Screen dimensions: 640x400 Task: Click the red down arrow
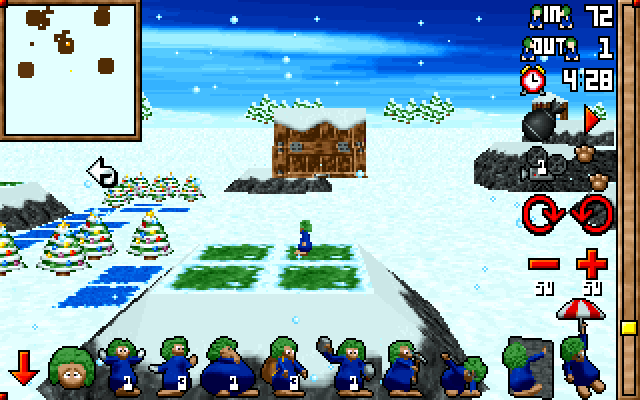(x=23, y=369)
